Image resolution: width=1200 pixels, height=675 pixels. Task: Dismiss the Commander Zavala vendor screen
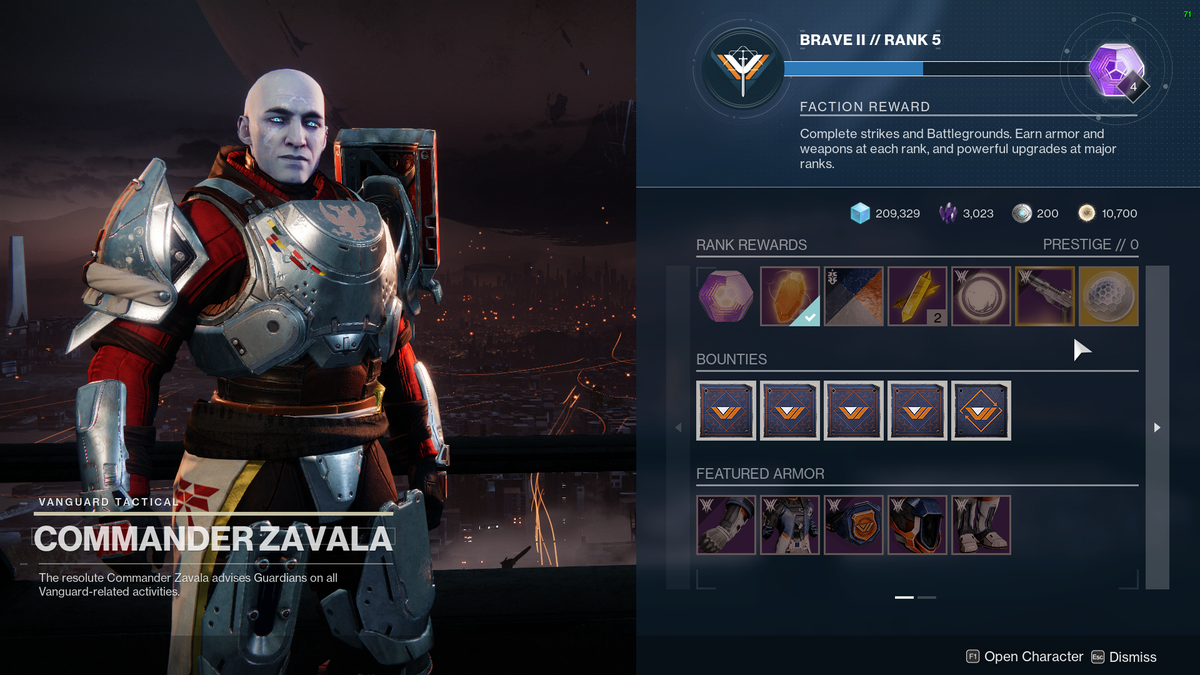[x=1124, y=657]
